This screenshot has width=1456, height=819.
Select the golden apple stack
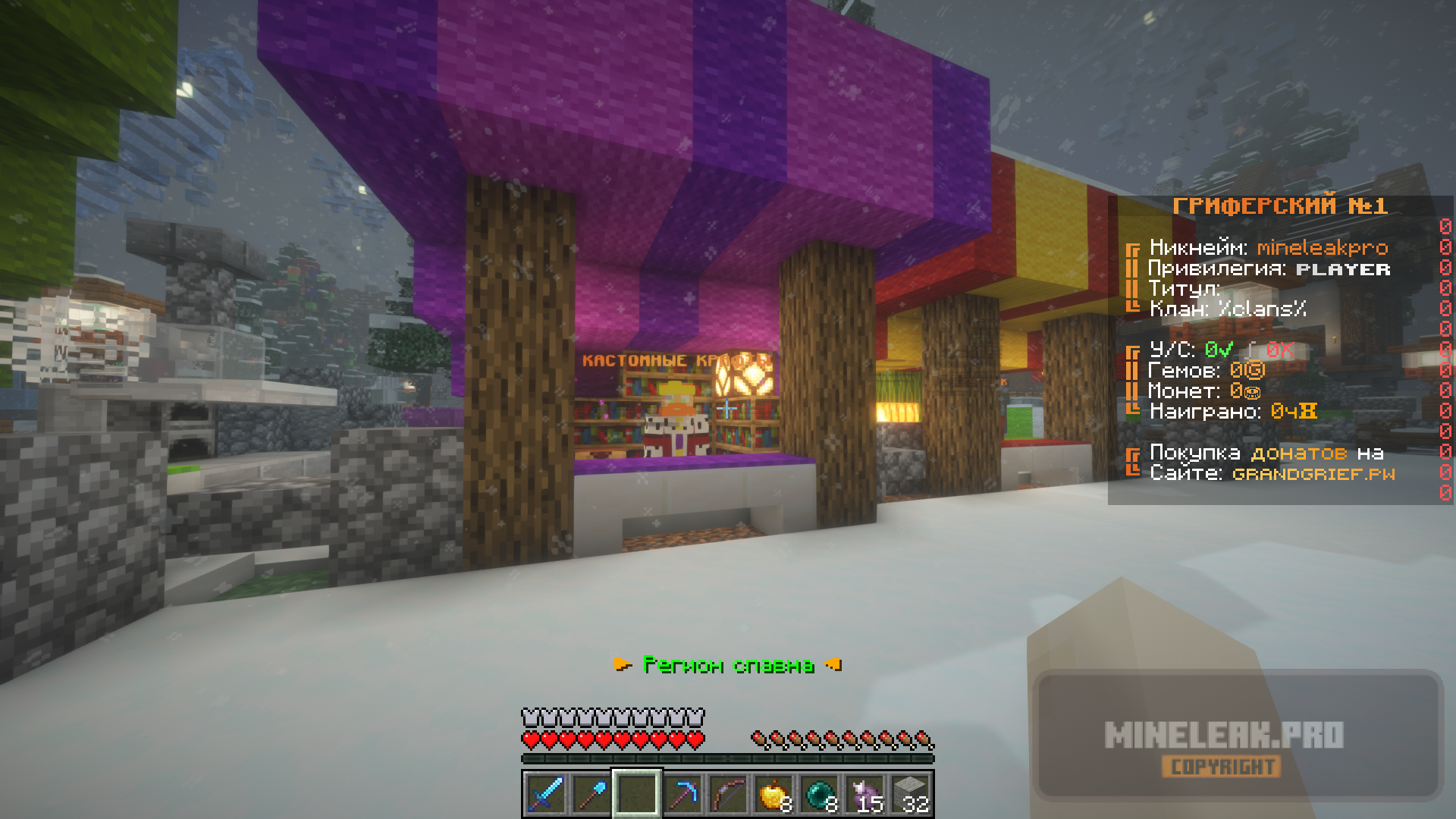(773, 794)
